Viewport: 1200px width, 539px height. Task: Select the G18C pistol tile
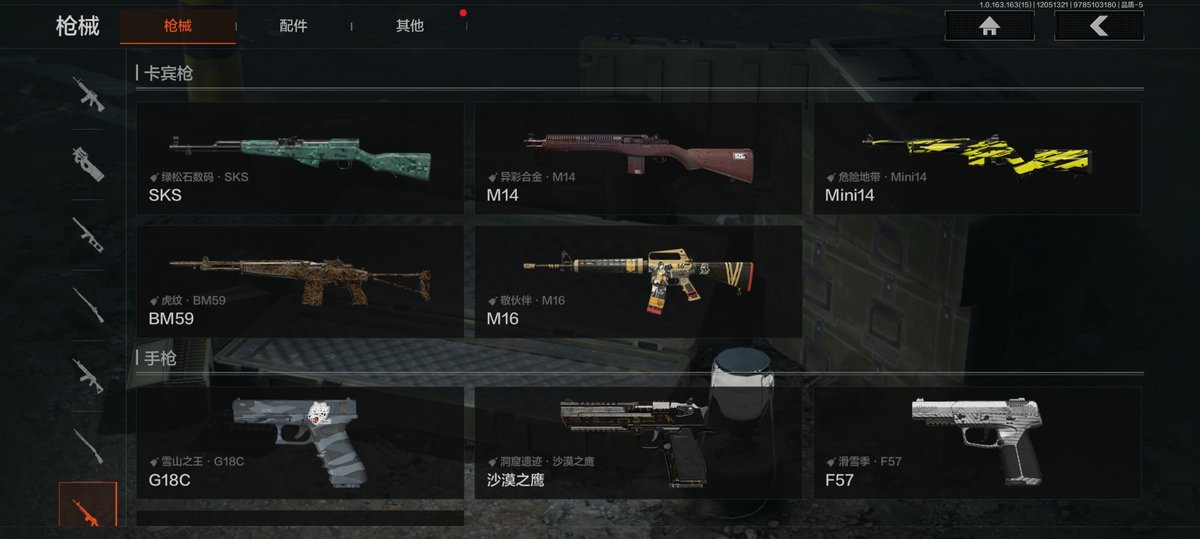[x=300, y=442]
